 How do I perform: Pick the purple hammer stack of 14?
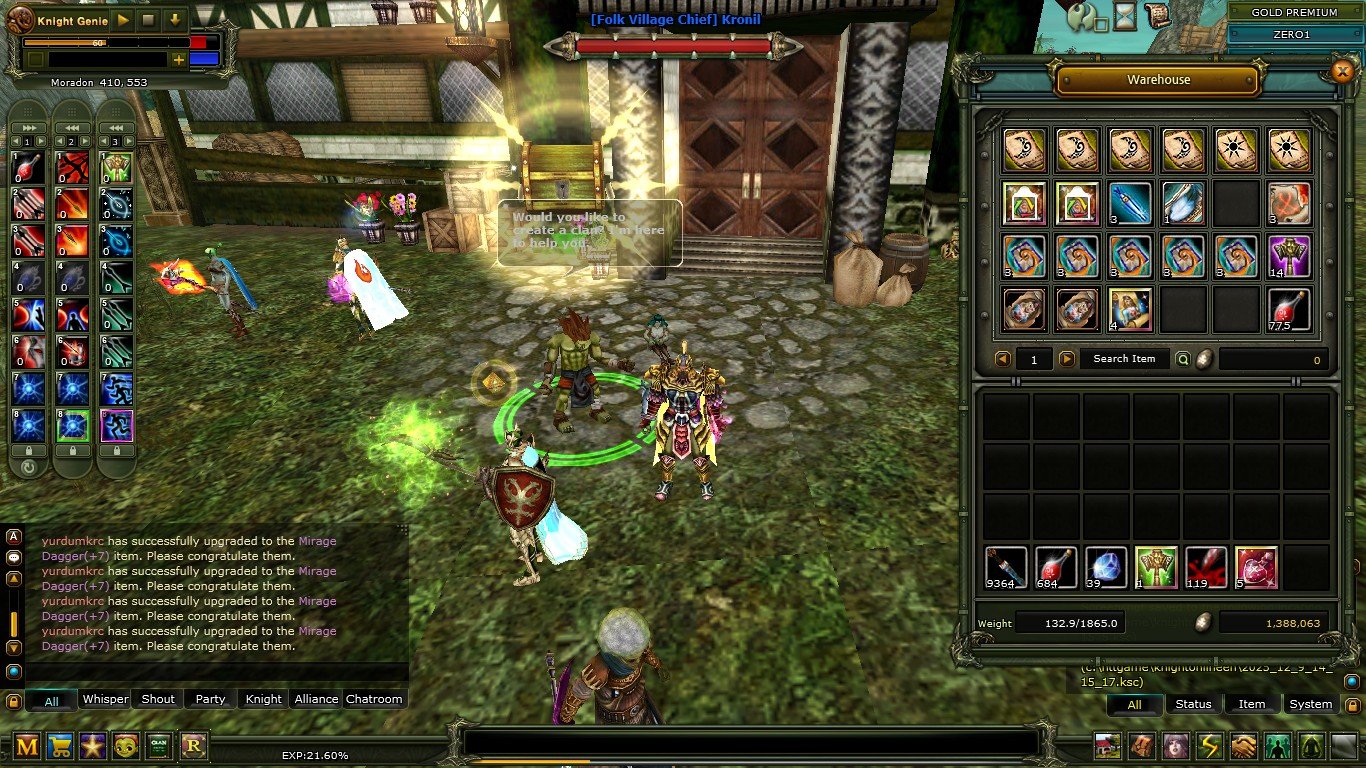click(x=1289, y=256)
